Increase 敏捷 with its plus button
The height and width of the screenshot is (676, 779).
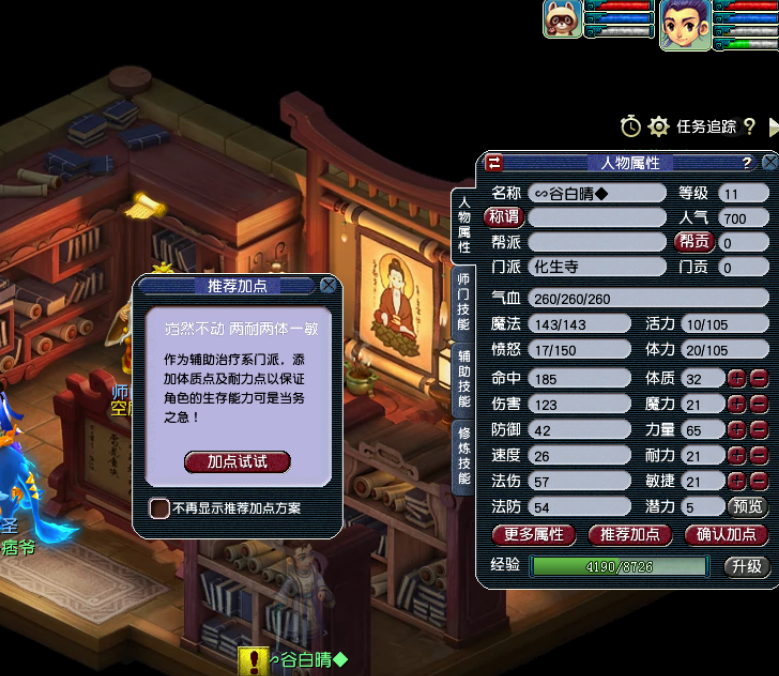pos(736,481)
